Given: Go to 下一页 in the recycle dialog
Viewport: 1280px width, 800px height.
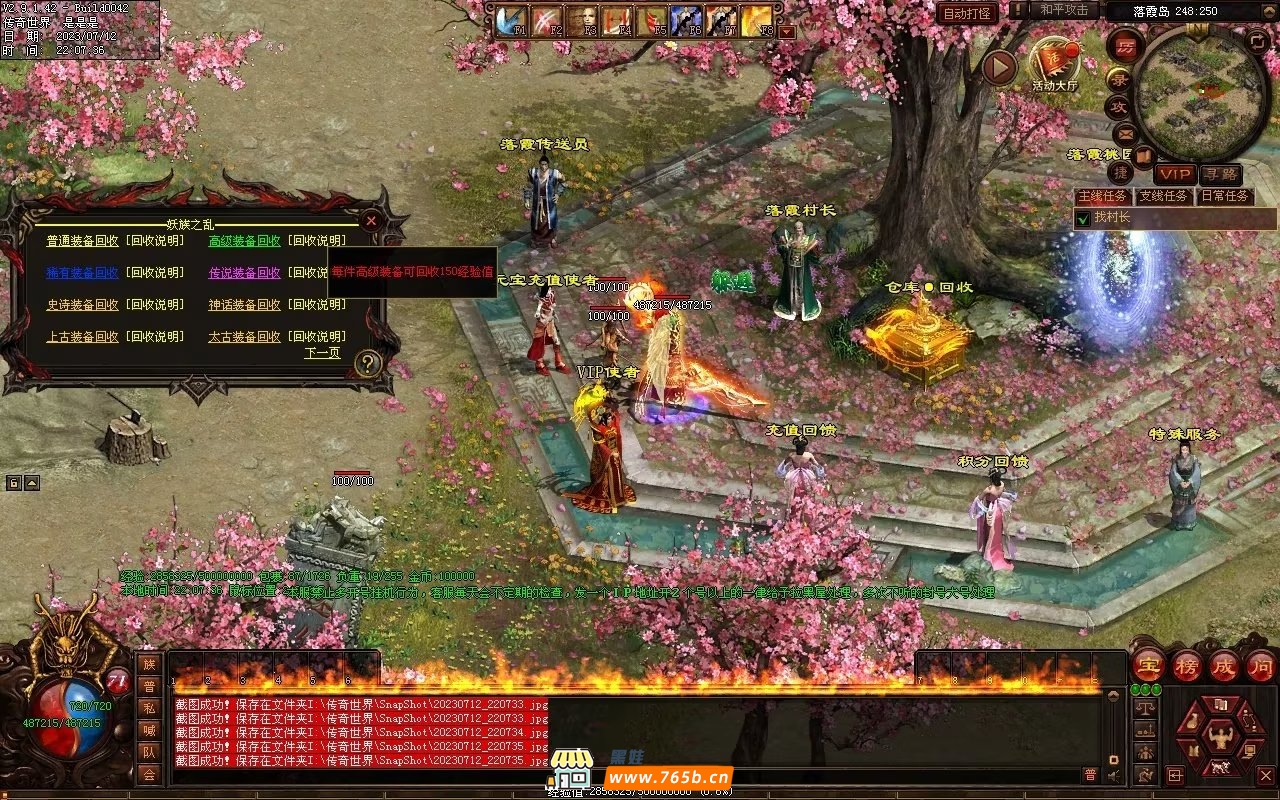Looking at the screenshot, I should pos(322,353).
